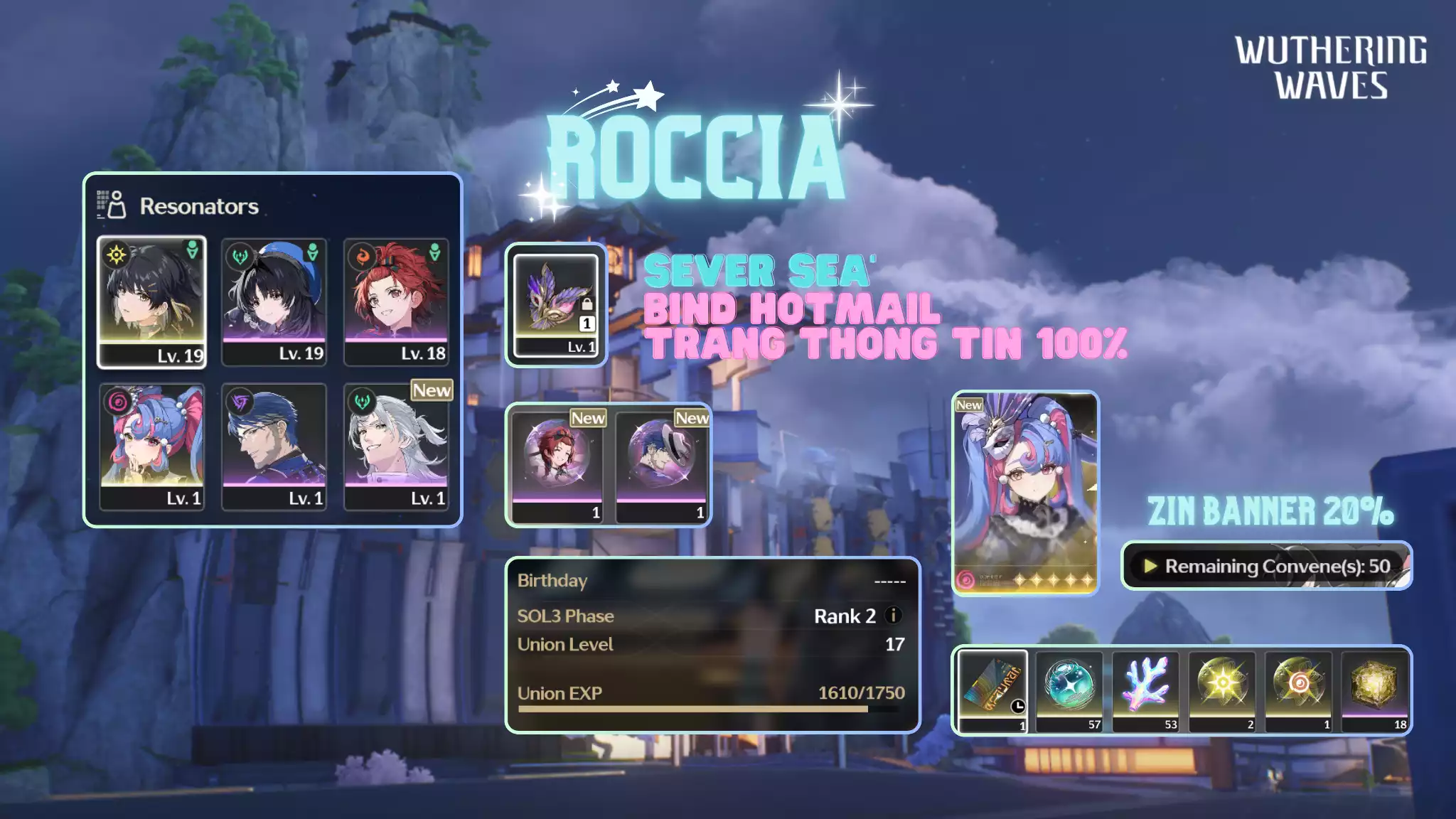Select the red-haired Lv. 18 resonator
Viewport: 1456px width, 819px height.
[x=396, y=302]
